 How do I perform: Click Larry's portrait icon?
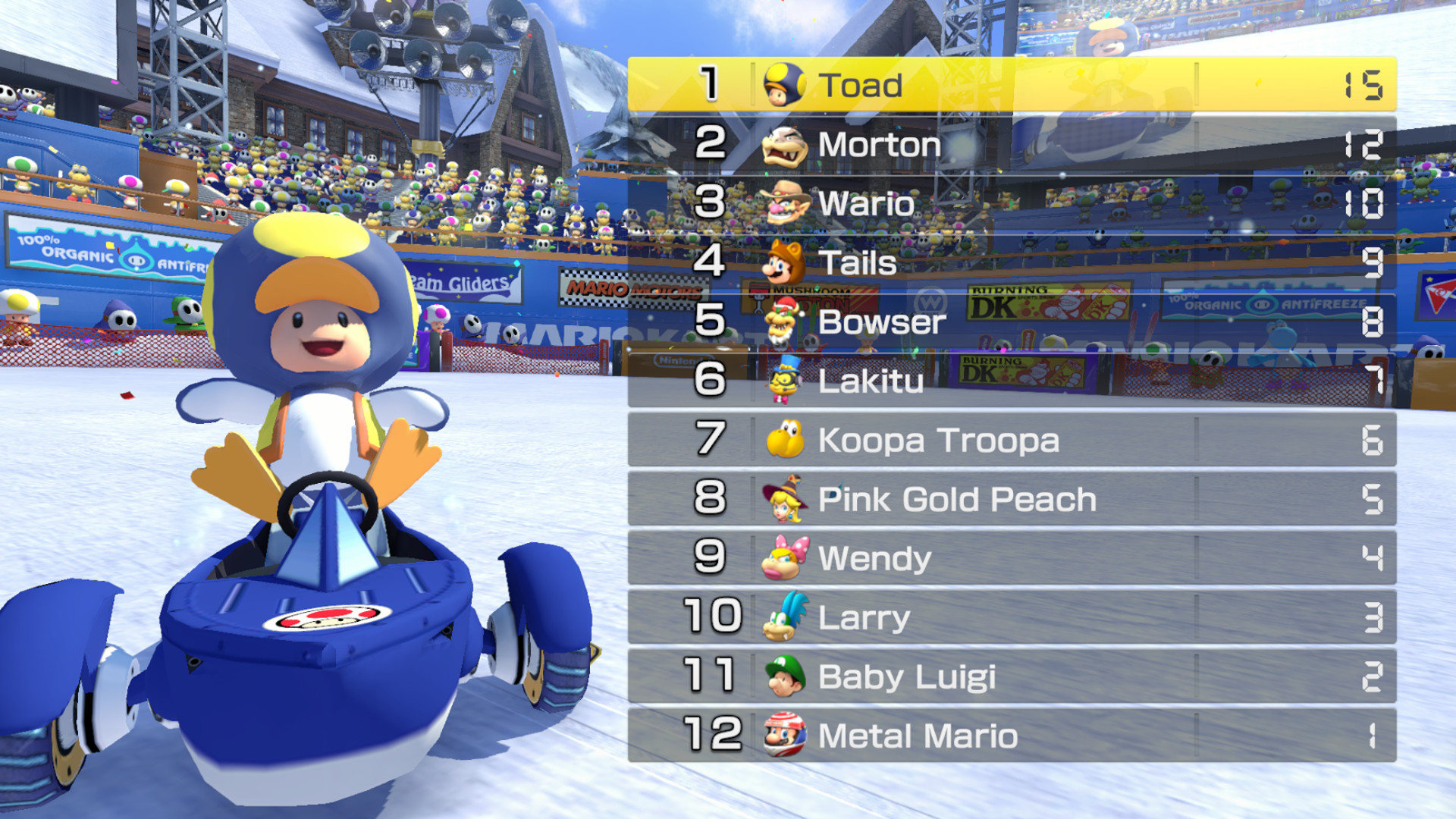click(x=785, y=617)
